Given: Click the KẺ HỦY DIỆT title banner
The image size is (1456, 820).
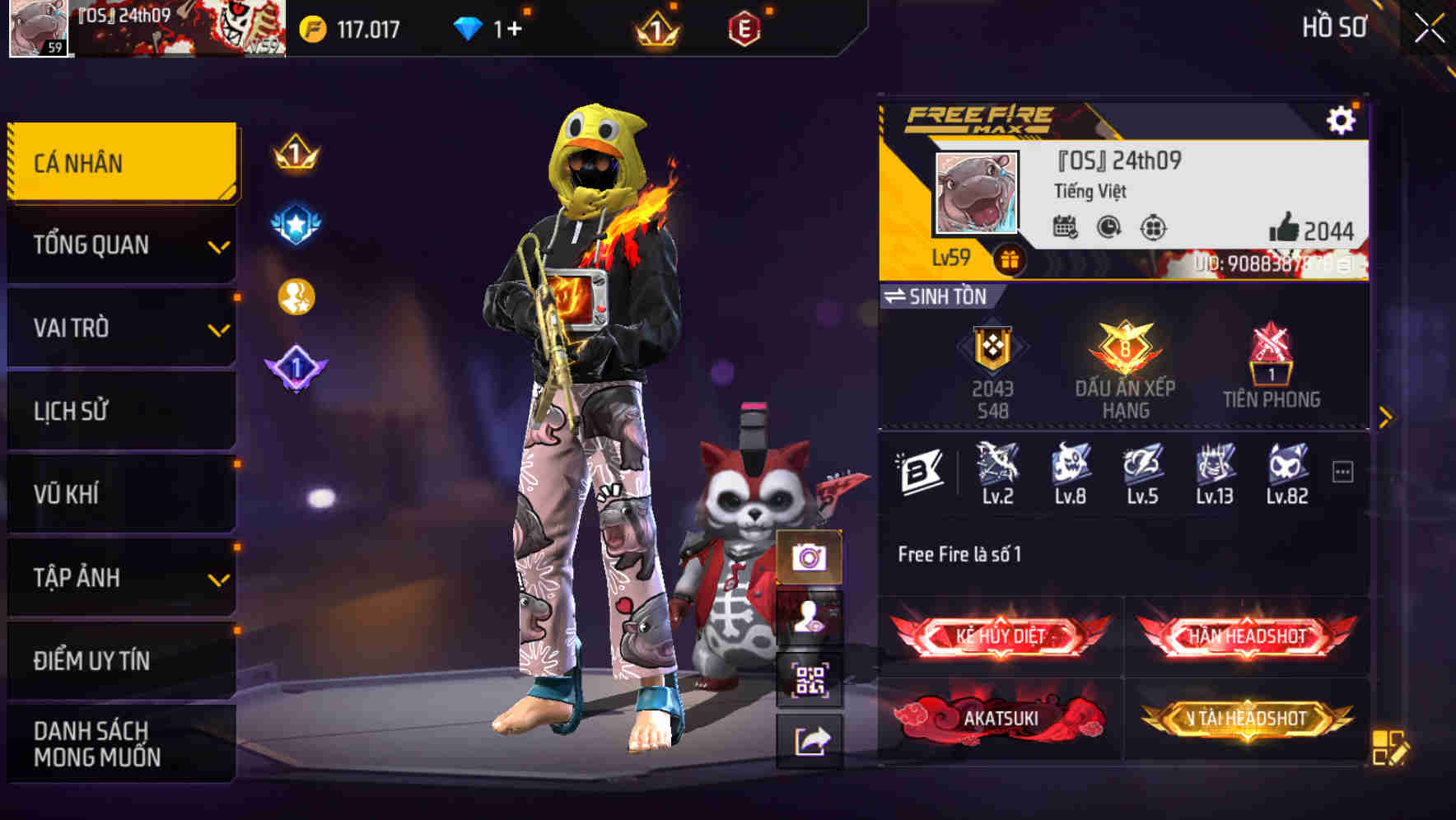Looking at the screenshot, I should pos(997,636).
